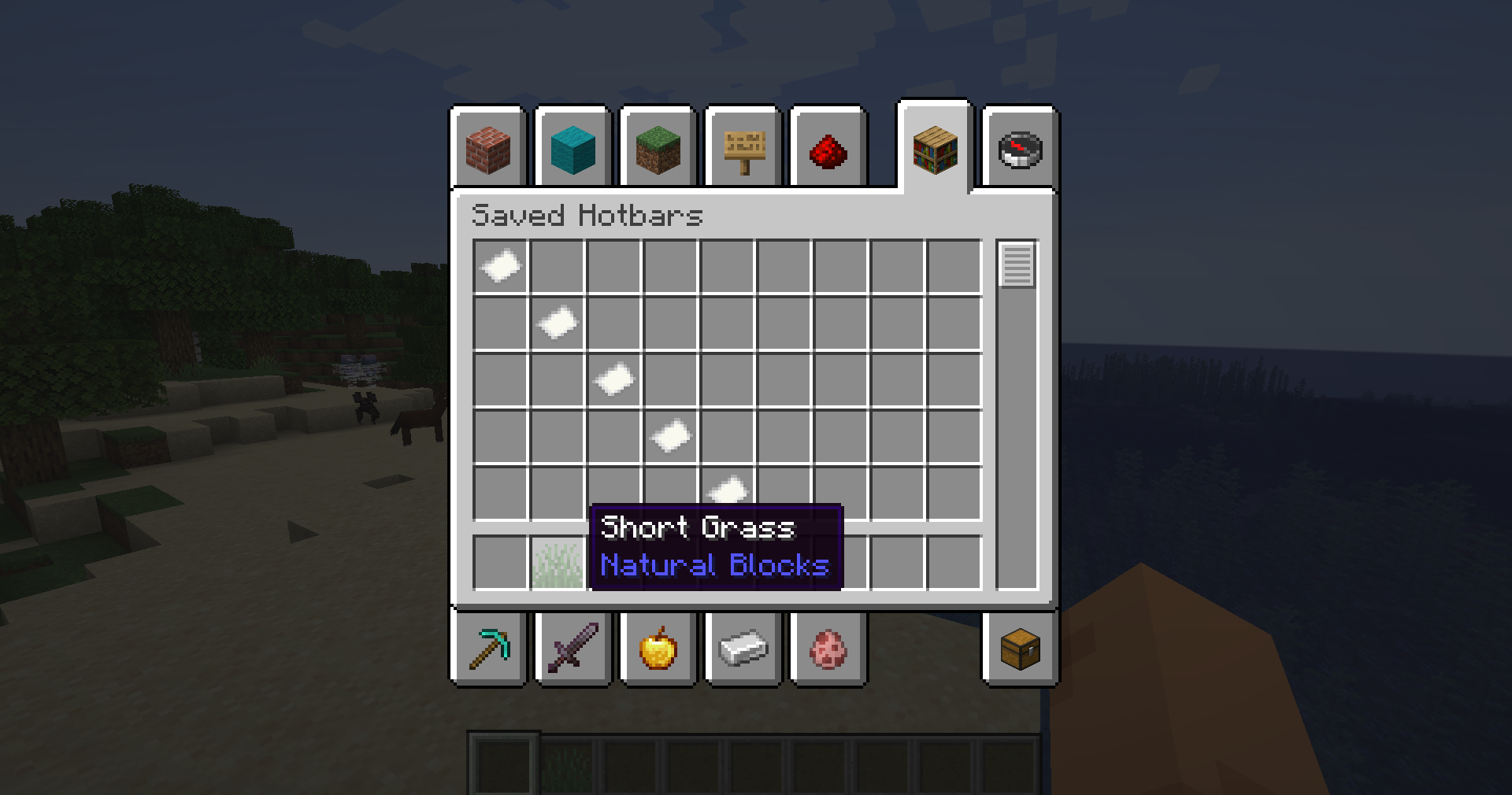Open the Building Blocks tab with brick icon
The width and height of the screenshot is (1512, 795).
[488, 150]
